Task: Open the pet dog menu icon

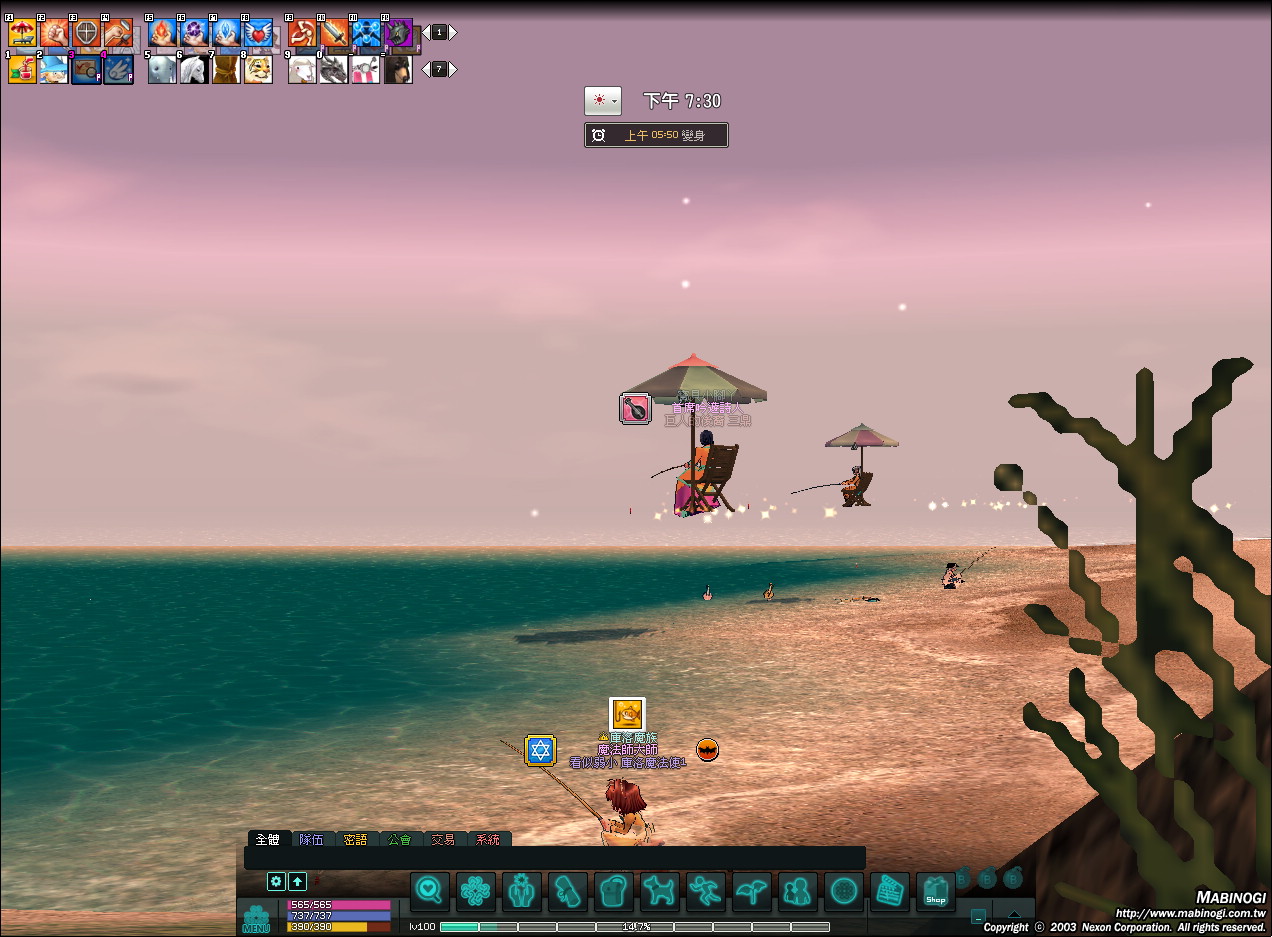Action: click(660, 892)
